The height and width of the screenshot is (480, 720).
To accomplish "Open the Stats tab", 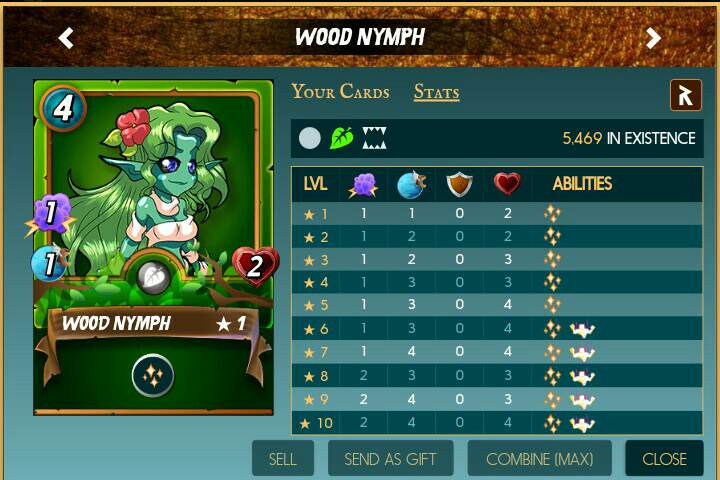I will (x=436, y=92).
